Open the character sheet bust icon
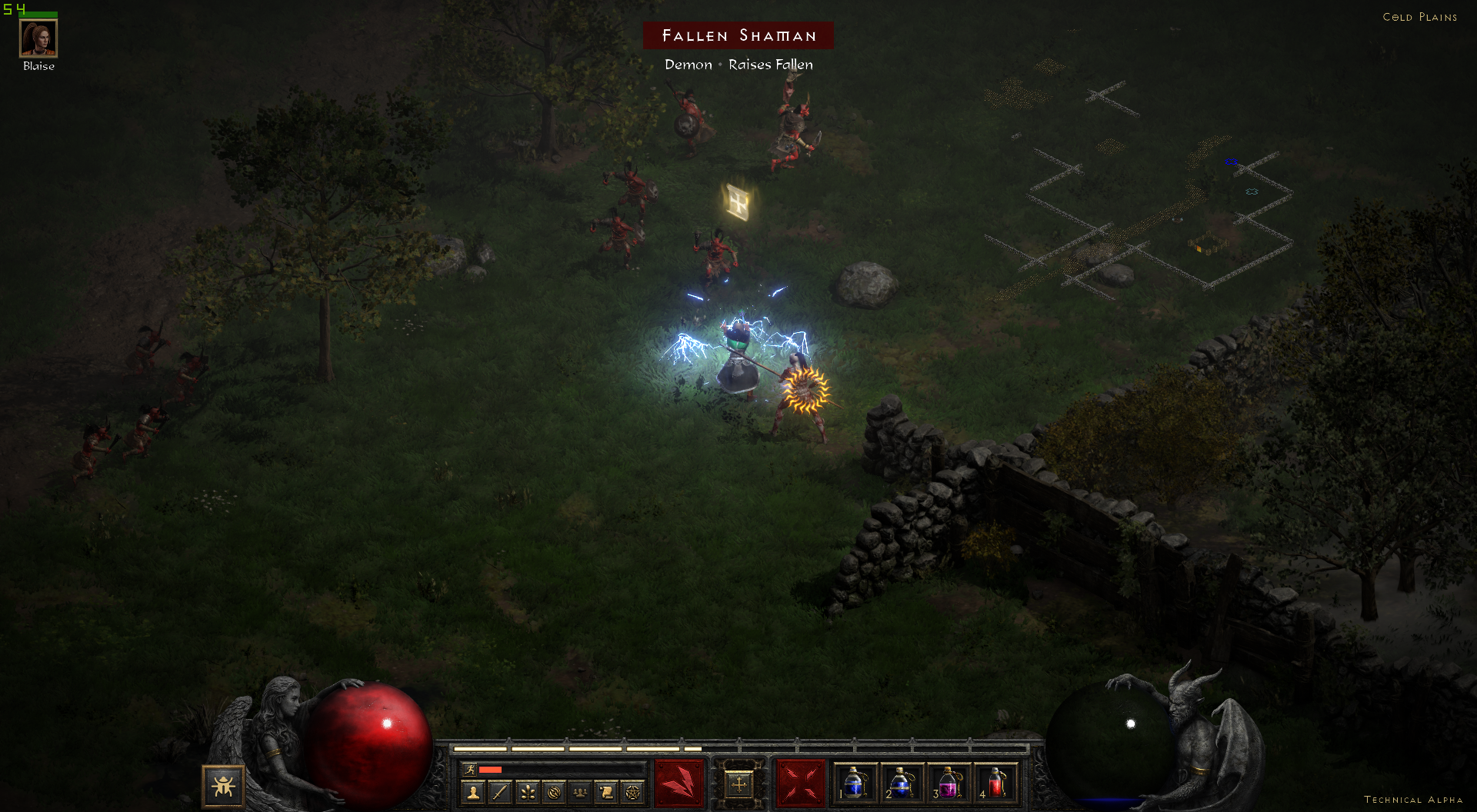1477x812 pixels. tap(474, 791)
